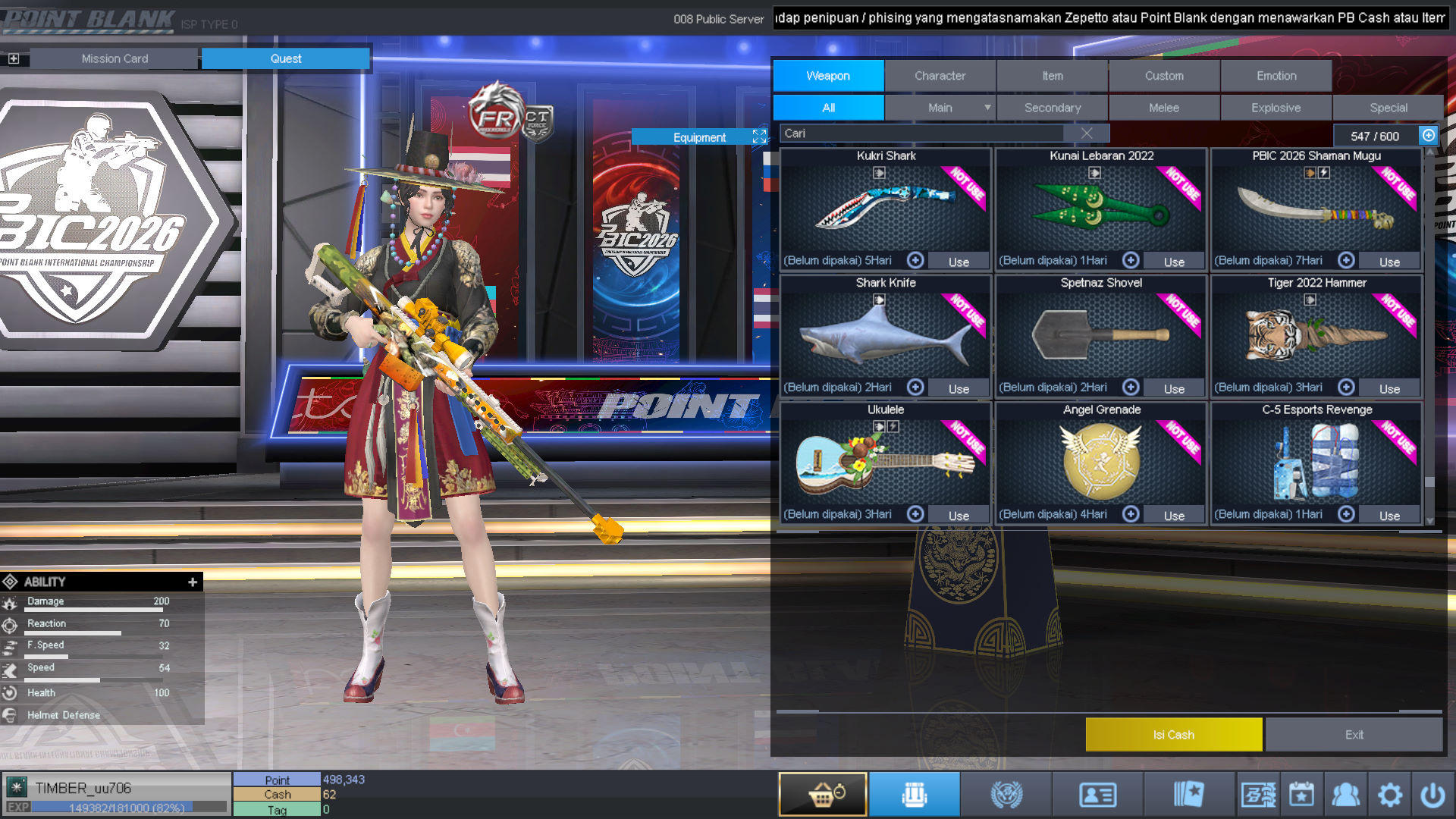Image resolution: width=1456 pixels, height=819 pixels.
Task: Expand inventory capacity with plus icon
Action: (1429, 135)
